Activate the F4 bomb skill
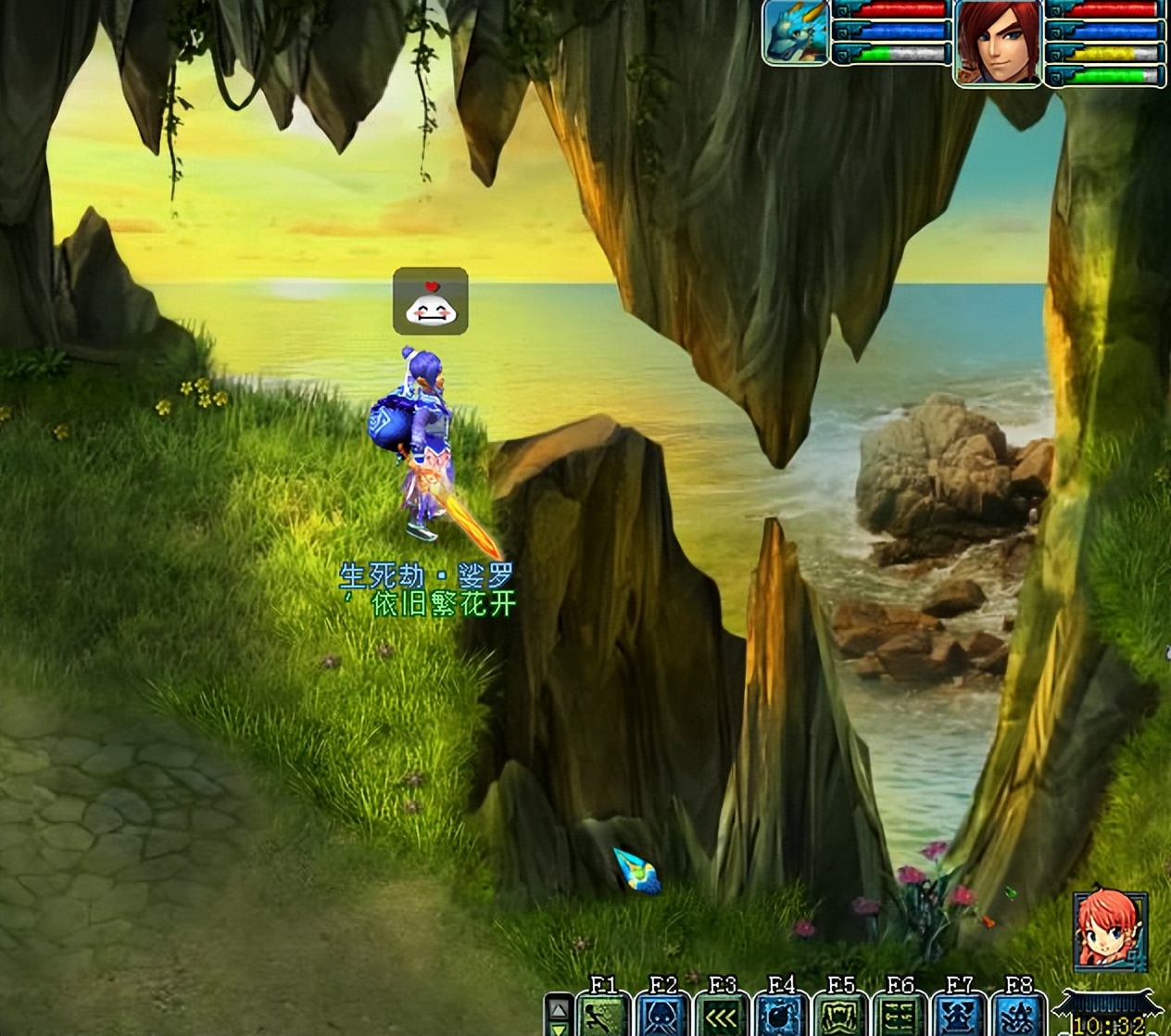 [782, 1015]
